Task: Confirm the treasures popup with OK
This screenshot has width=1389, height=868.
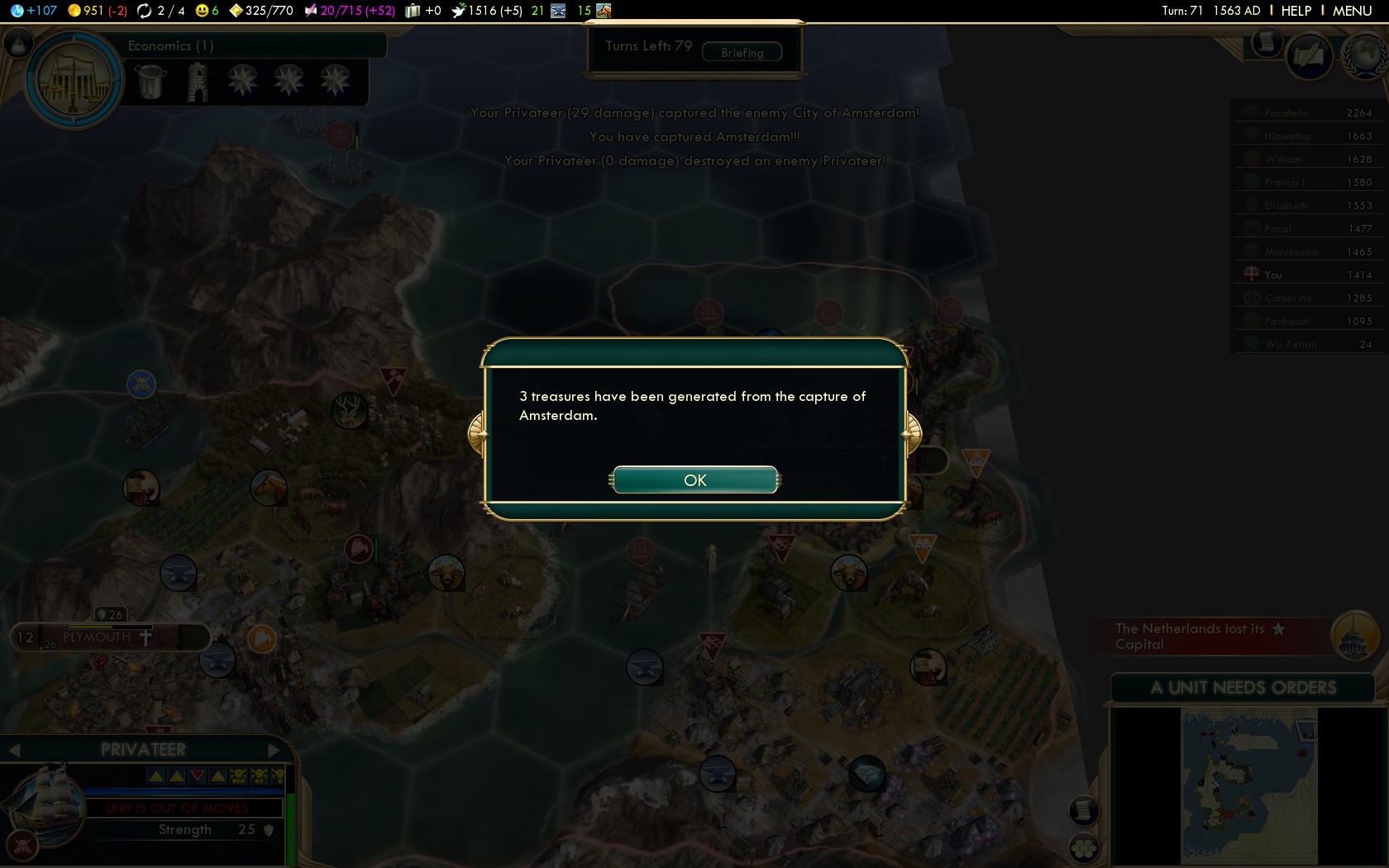Action: [694, 480]
